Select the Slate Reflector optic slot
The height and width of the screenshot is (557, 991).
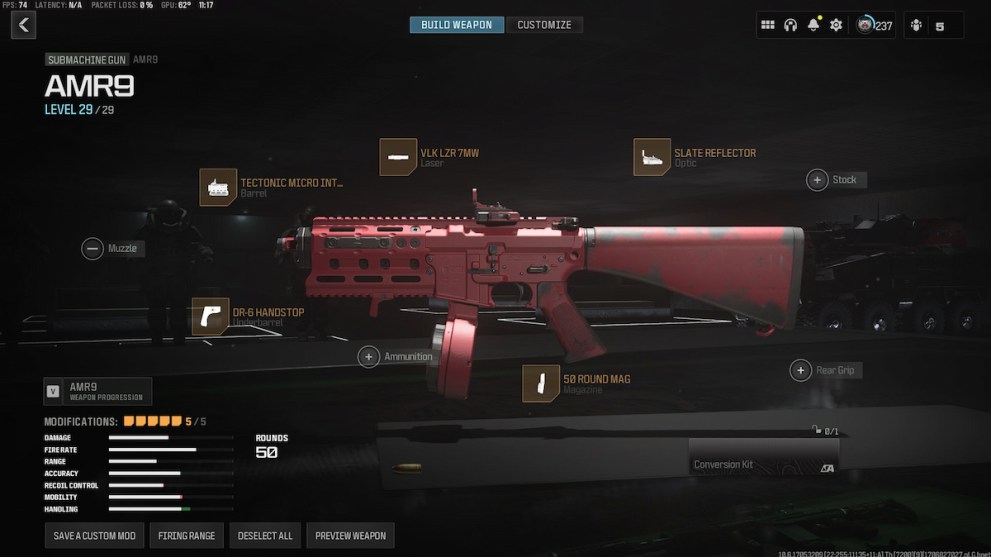(x=652, y=157)
